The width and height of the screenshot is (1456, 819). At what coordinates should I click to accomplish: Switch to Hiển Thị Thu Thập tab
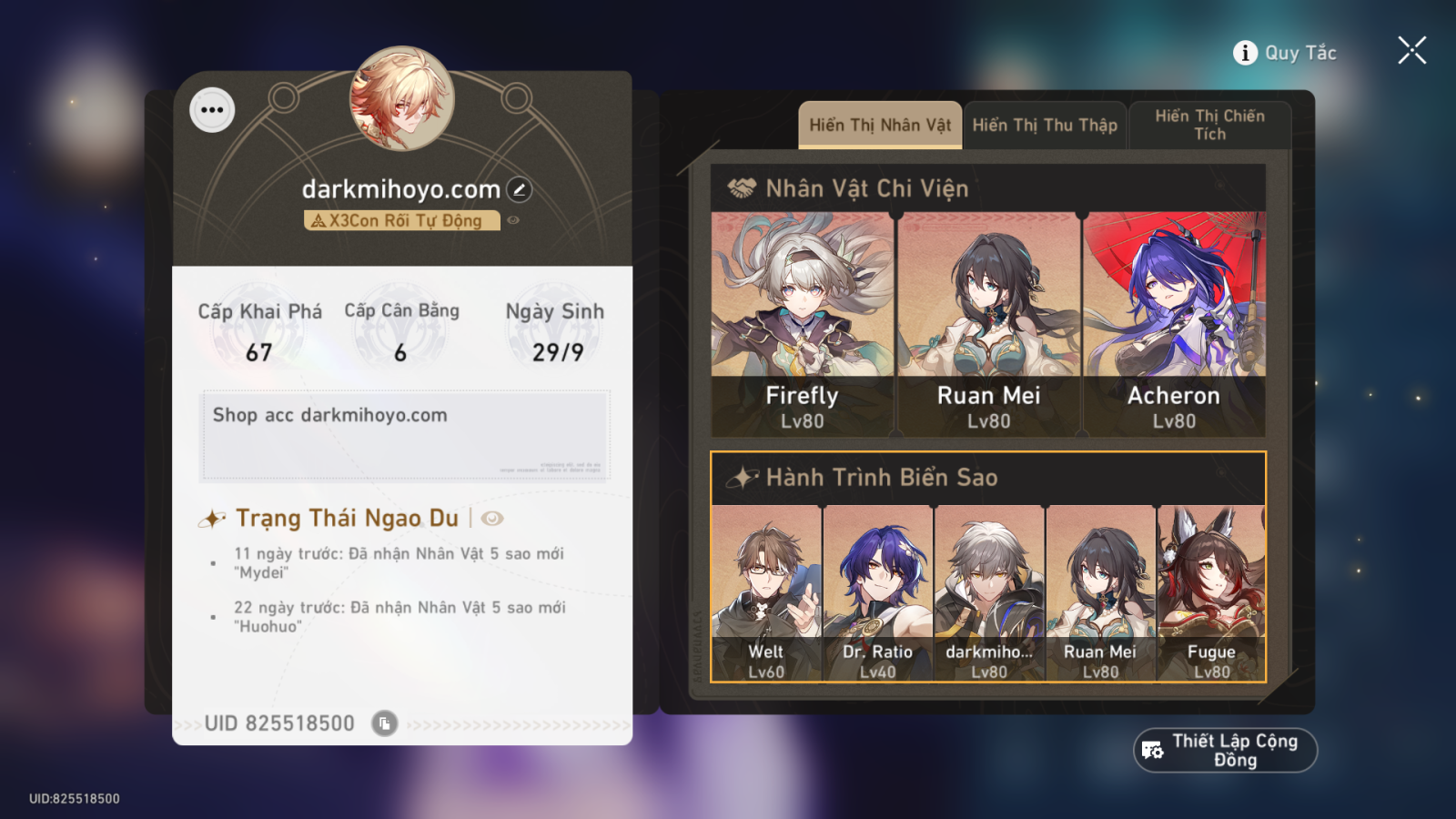(1045, 125)
